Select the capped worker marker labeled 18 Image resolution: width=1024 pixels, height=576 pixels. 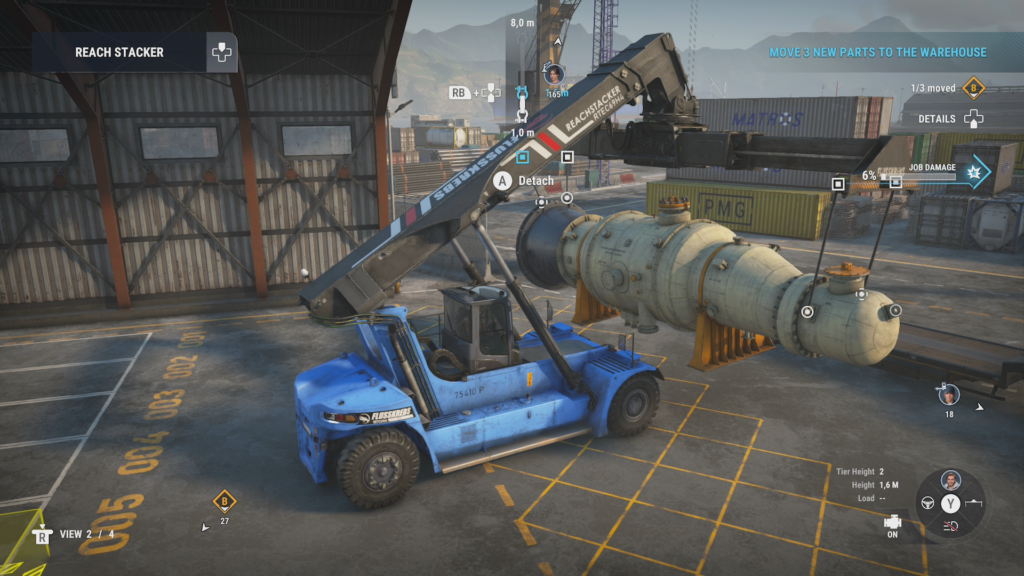(949, 394)
